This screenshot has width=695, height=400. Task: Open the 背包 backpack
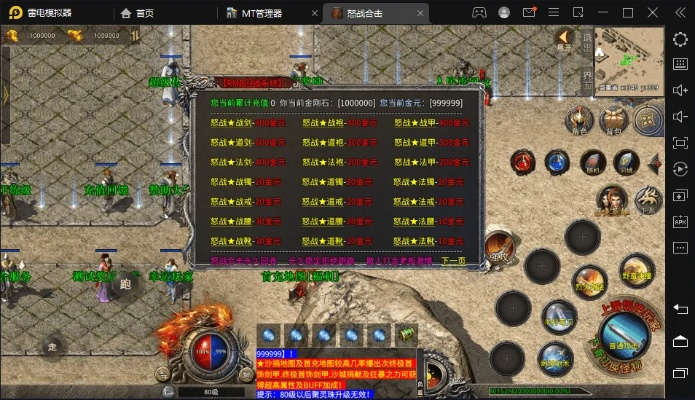[612, 120]
